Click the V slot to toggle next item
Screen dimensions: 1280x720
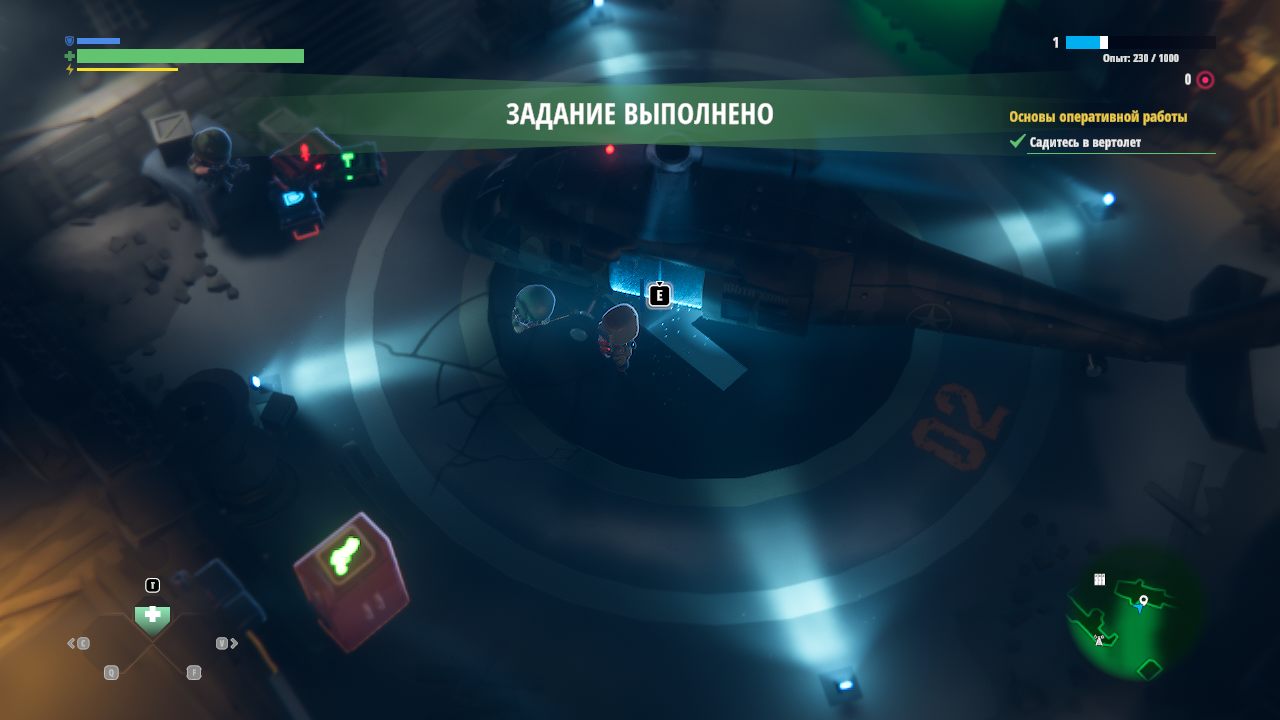221,643
